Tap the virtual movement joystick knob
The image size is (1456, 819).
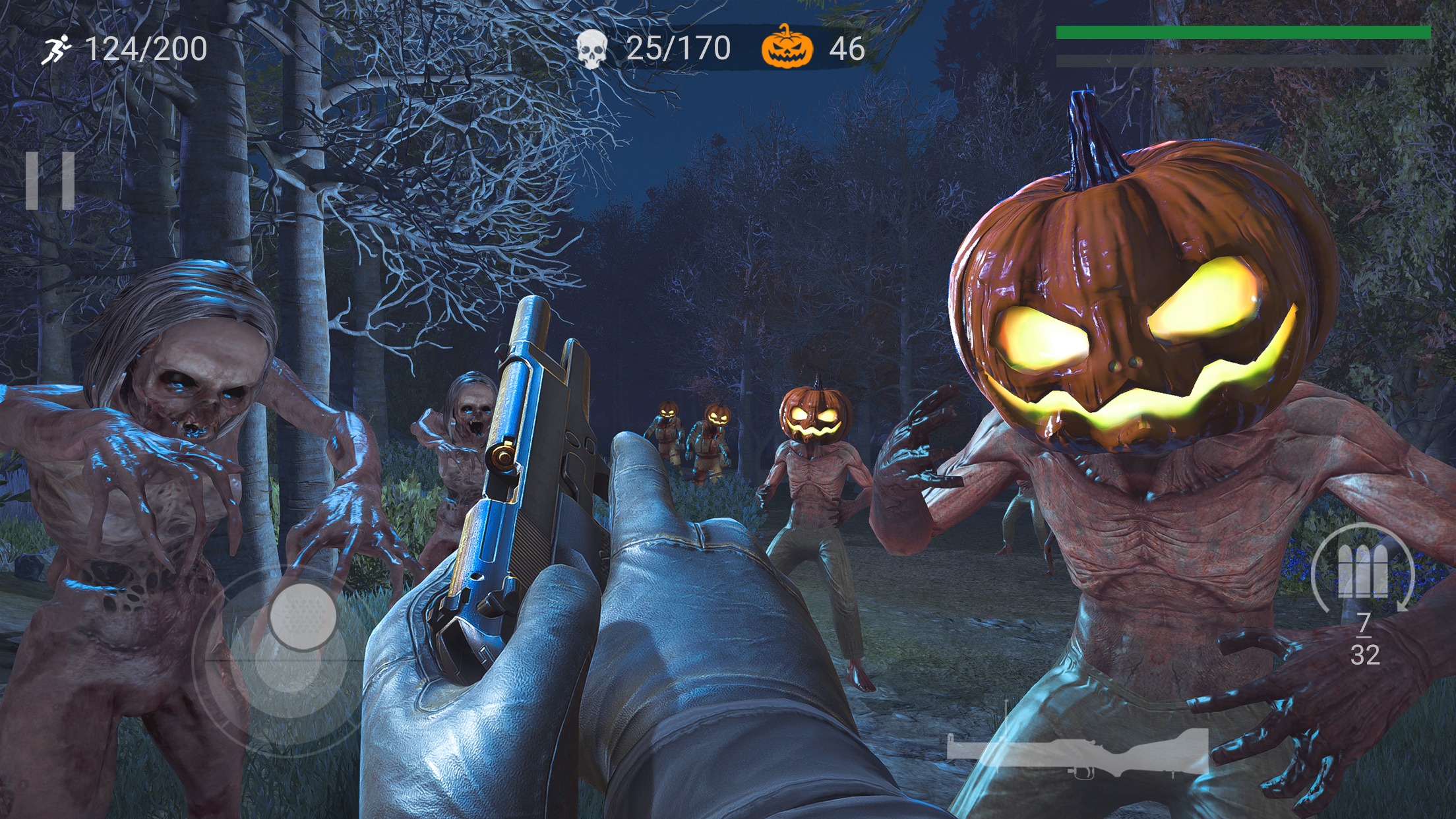coord(303,617)
